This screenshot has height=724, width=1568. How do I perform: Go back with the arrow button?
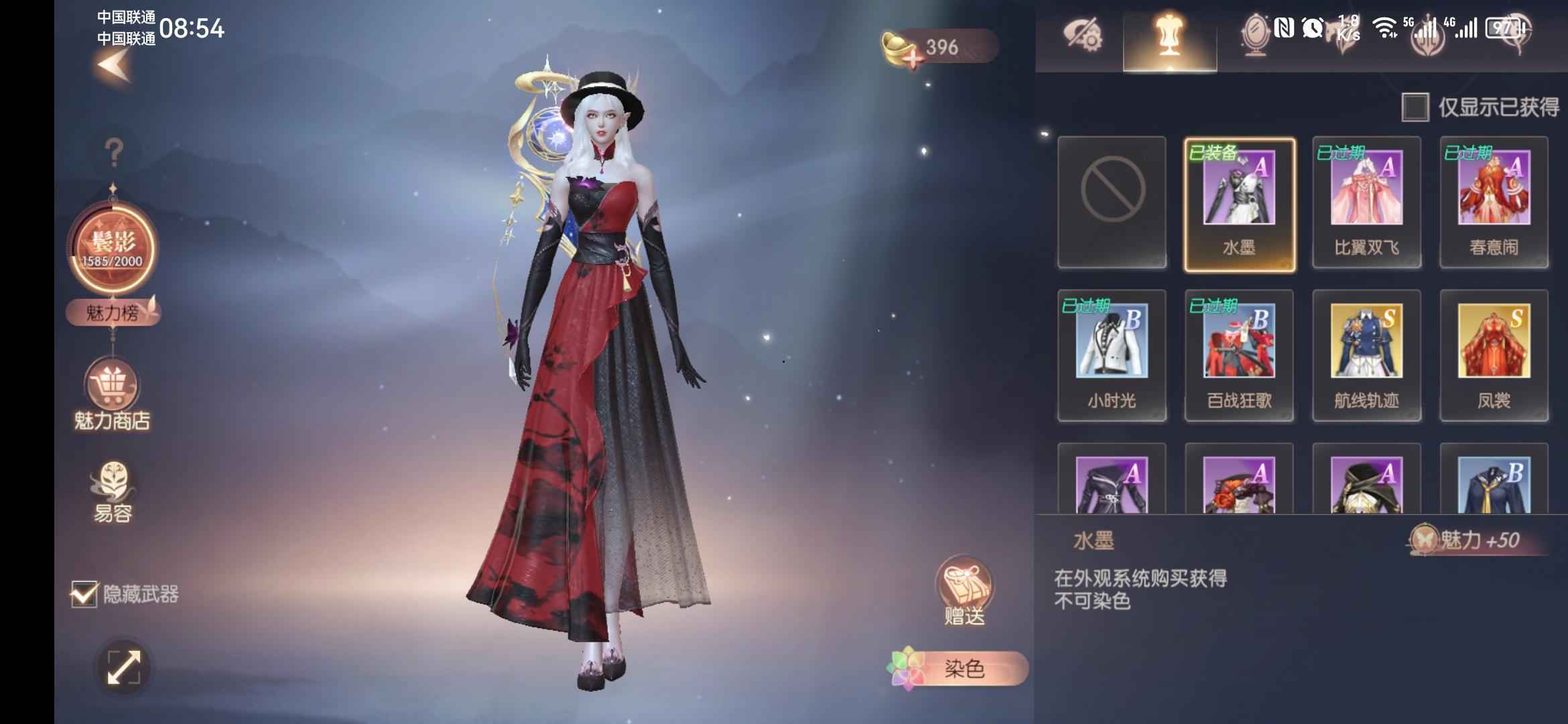(114, 66)
